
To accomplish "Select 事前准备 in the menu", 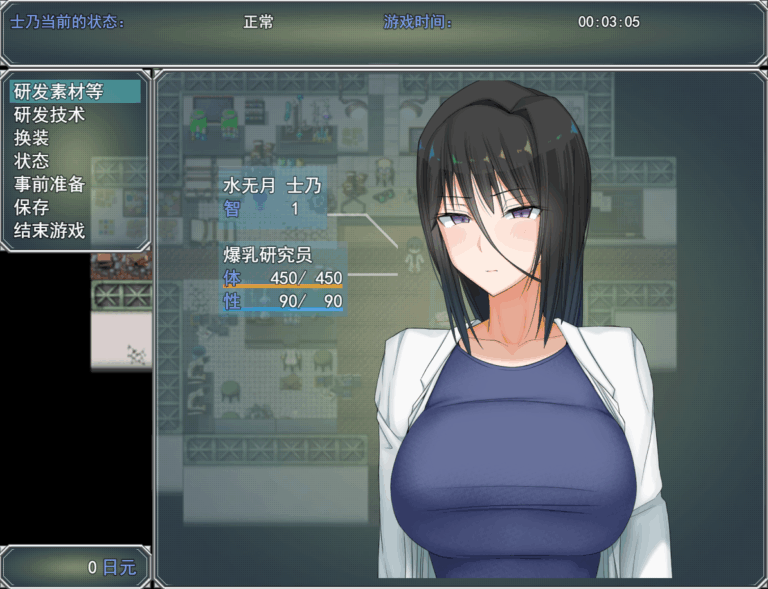I will 49,184.
